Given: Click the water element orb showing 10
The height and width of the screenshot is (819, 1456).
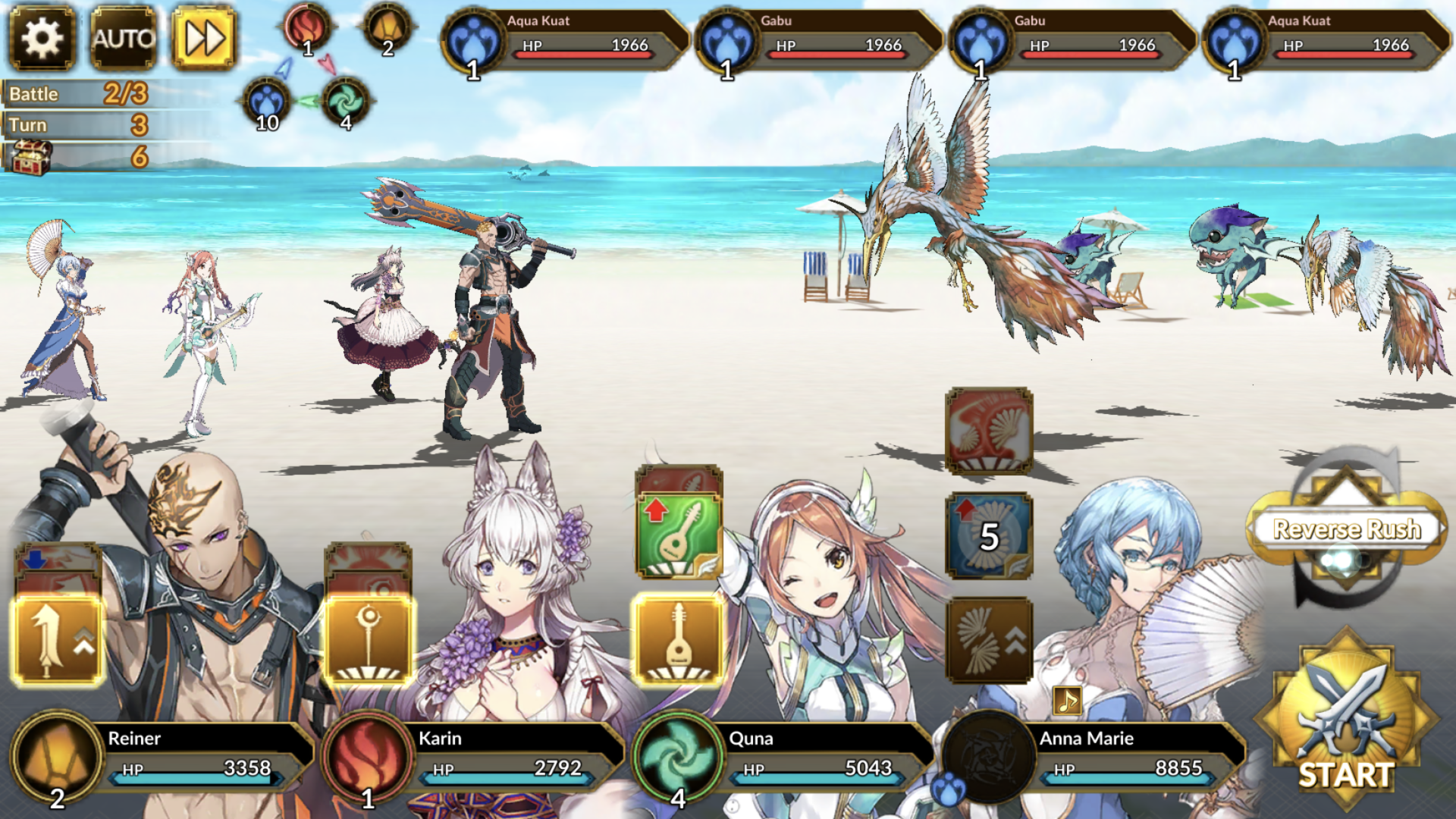Looking at the screenshot, I should pyautogui.click(x=266, y=102).
